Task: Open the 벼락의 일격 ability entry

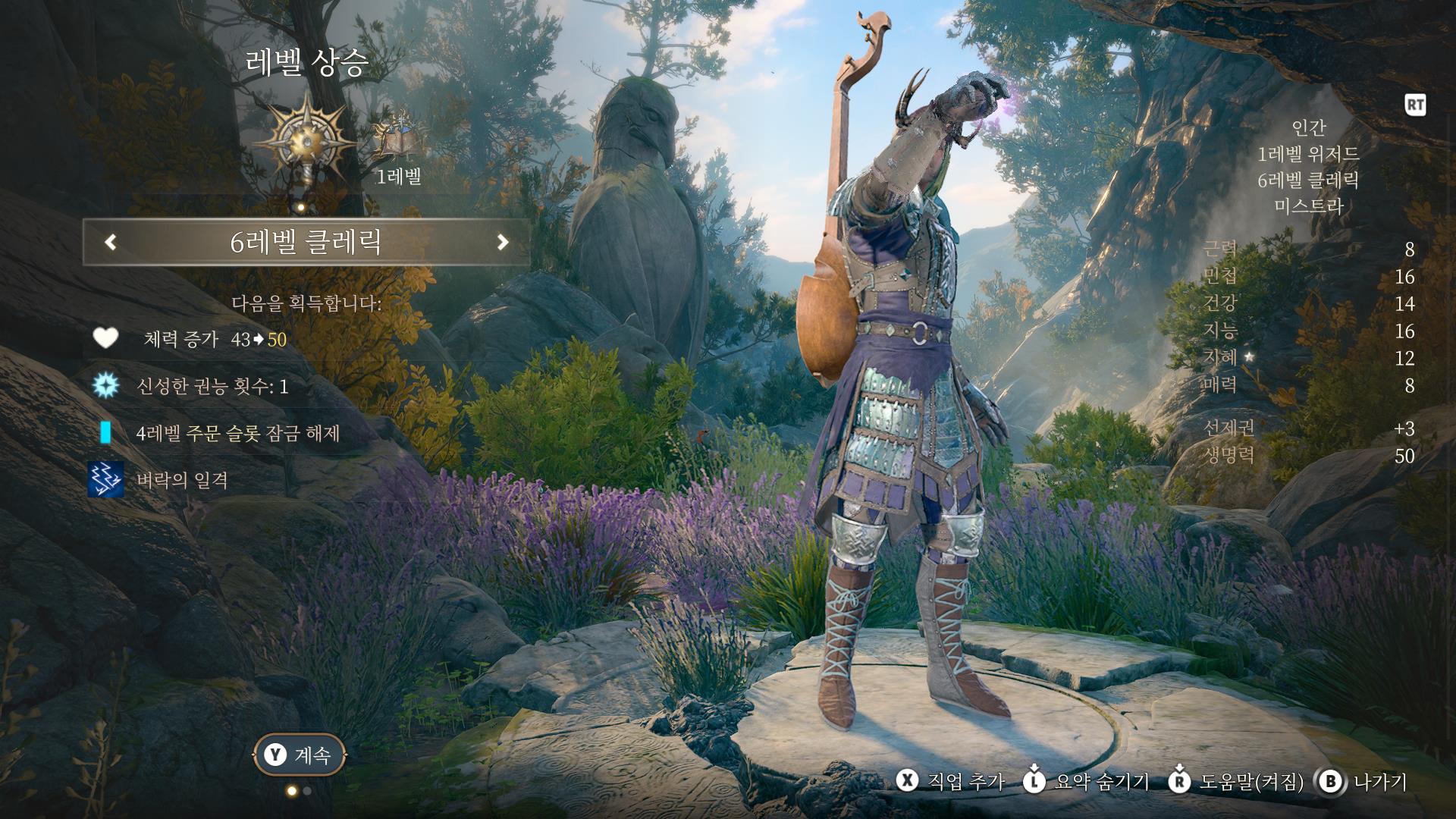Action: 182,480
